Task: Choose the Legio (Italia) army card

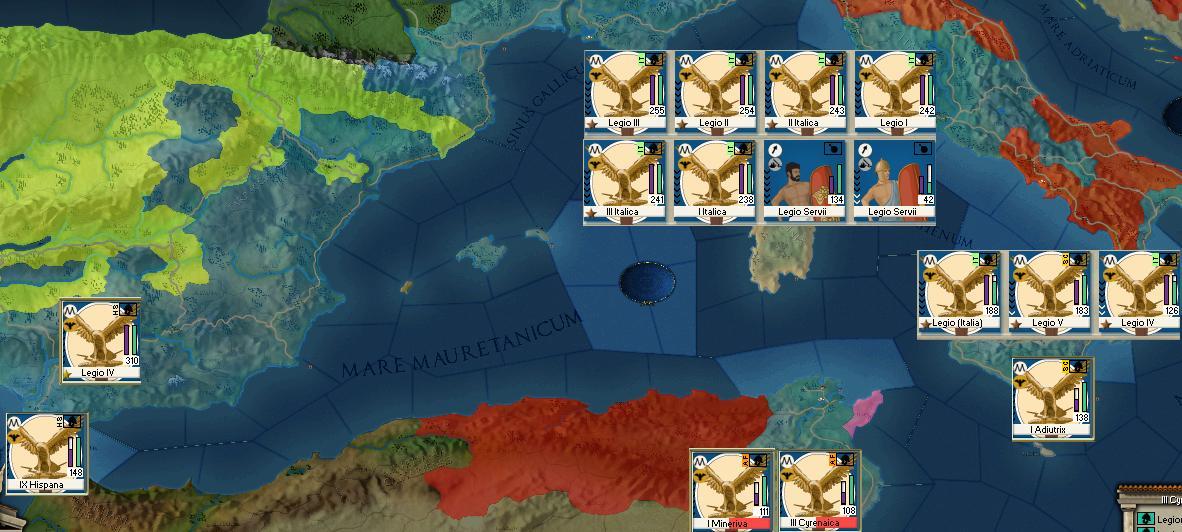Action: click(960, 292)
